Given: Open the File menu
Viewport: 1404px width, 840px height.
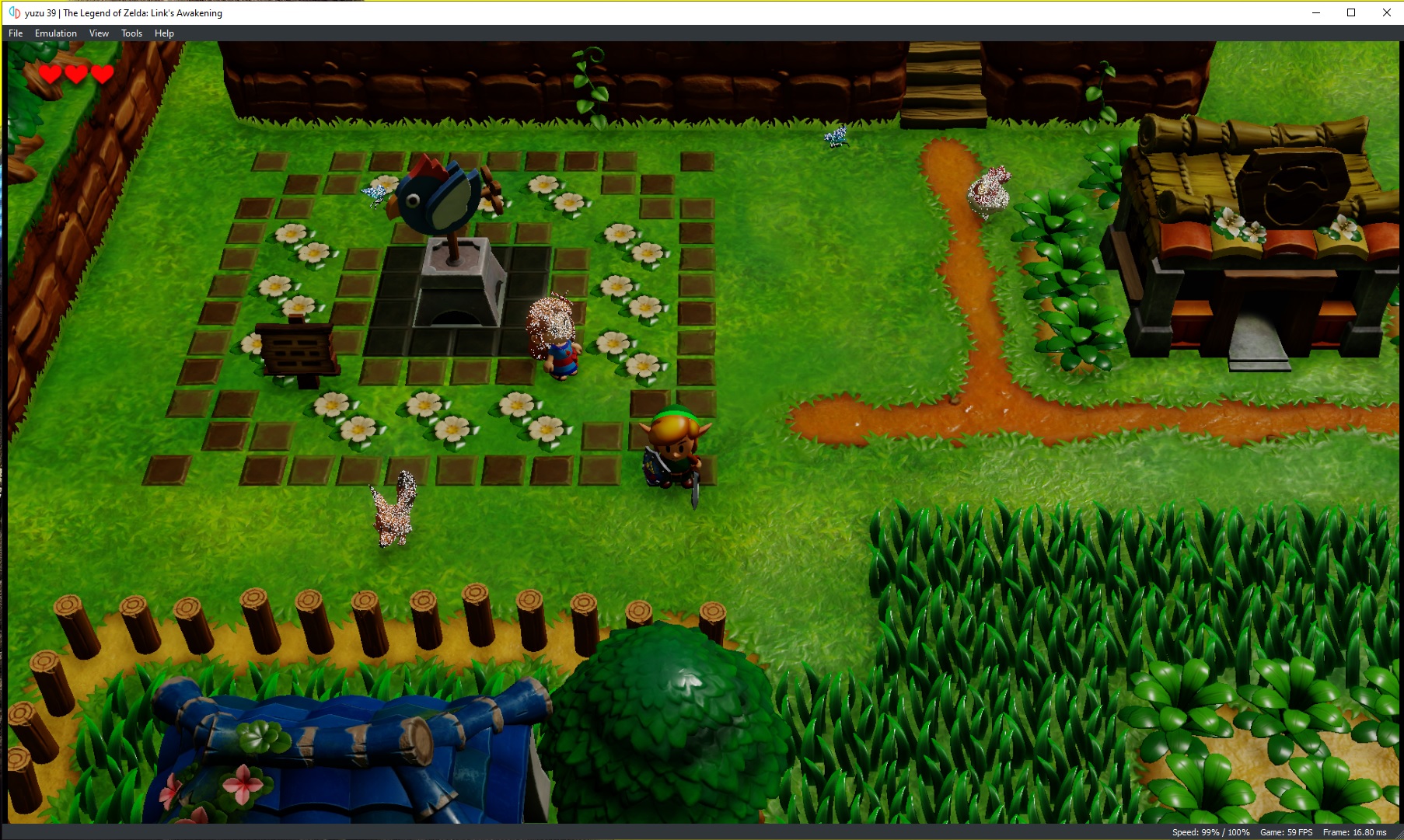Looking at the screenshot, I should coord(14,33).
